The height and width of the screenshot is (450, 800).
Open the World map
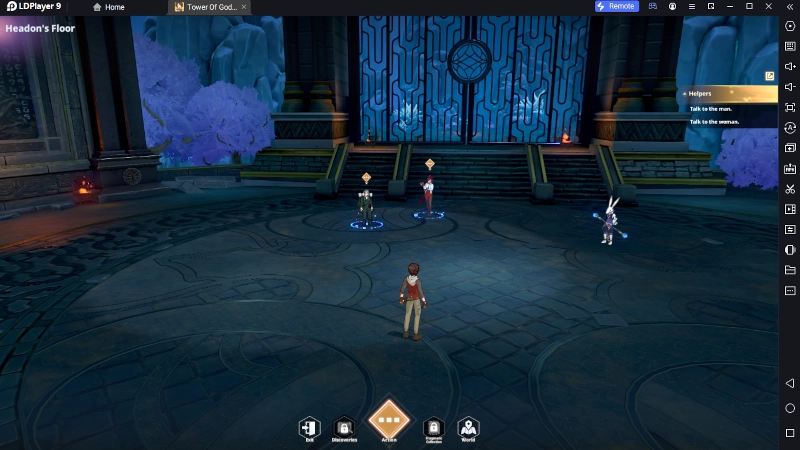(x=468, y=428)
